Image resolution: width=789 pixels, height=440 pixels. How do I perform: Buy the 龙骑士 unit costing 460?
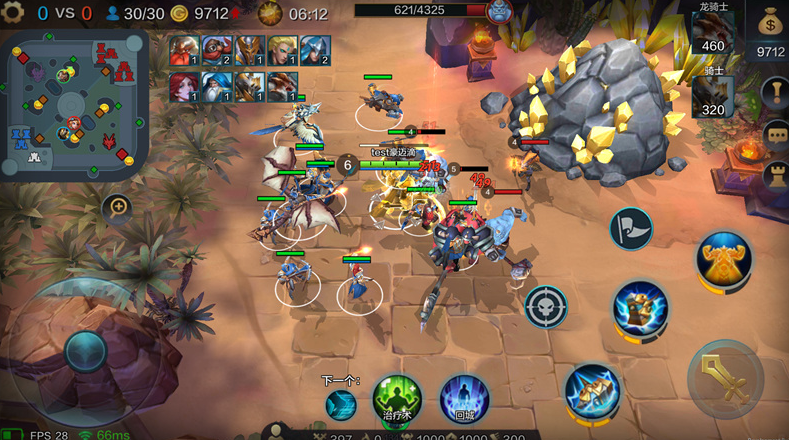pos(712,29)
